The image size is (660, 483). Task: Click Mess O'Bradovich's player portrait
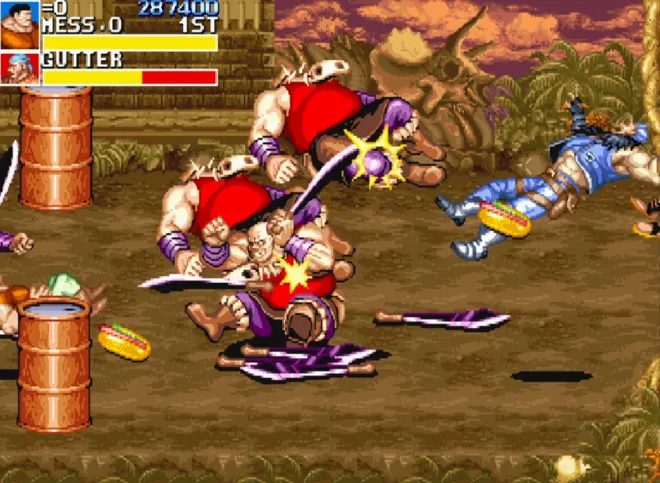pos(19,25)
